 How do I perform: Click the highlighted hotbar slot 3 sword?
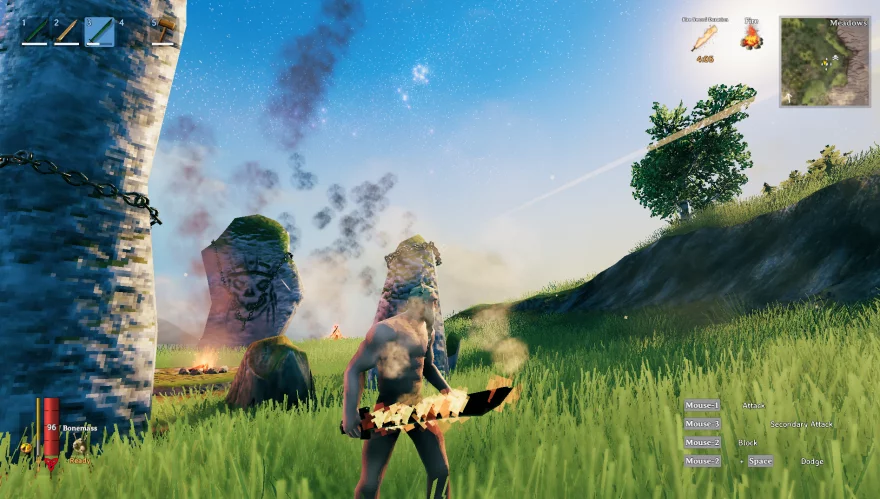99,31
